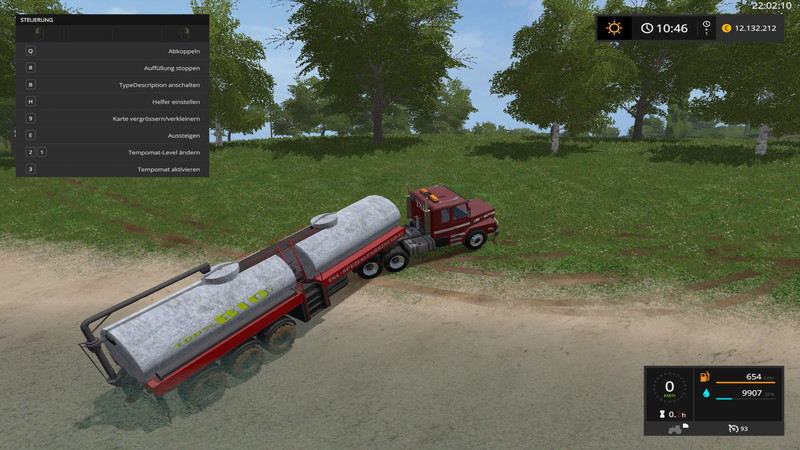Select the blue water drop fill icon

(x=707, y=393)
